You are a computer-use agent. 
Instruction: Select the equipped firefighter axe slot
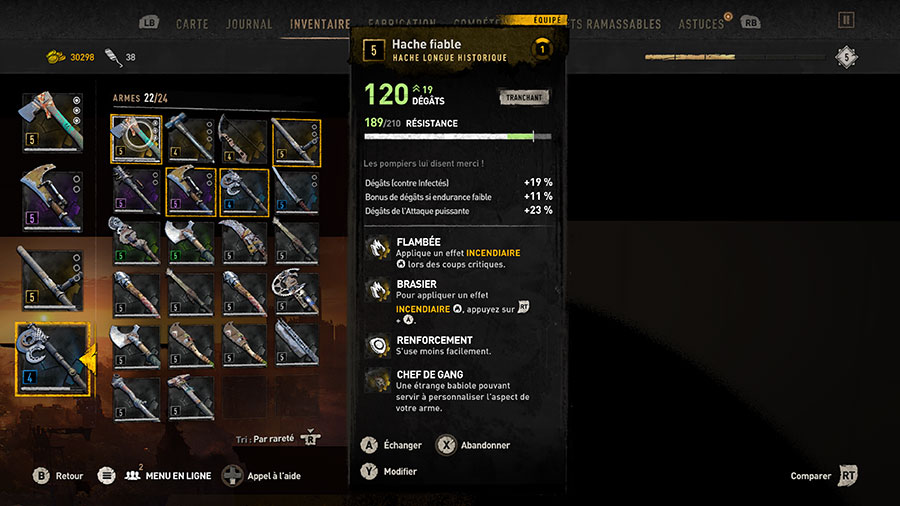pos(52,123)
